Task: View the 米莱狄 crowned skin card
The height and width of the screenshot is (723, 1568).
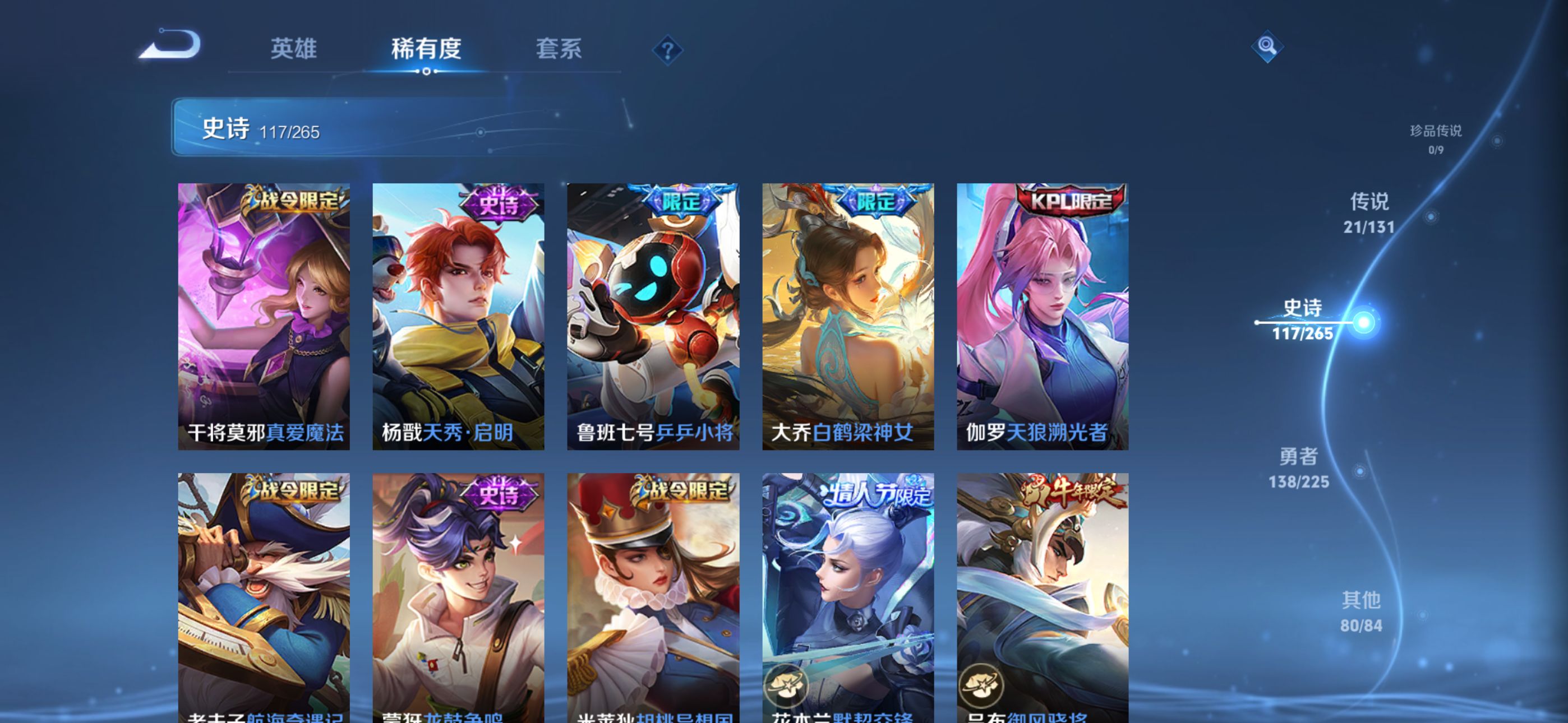Action: tap(653, 596)
